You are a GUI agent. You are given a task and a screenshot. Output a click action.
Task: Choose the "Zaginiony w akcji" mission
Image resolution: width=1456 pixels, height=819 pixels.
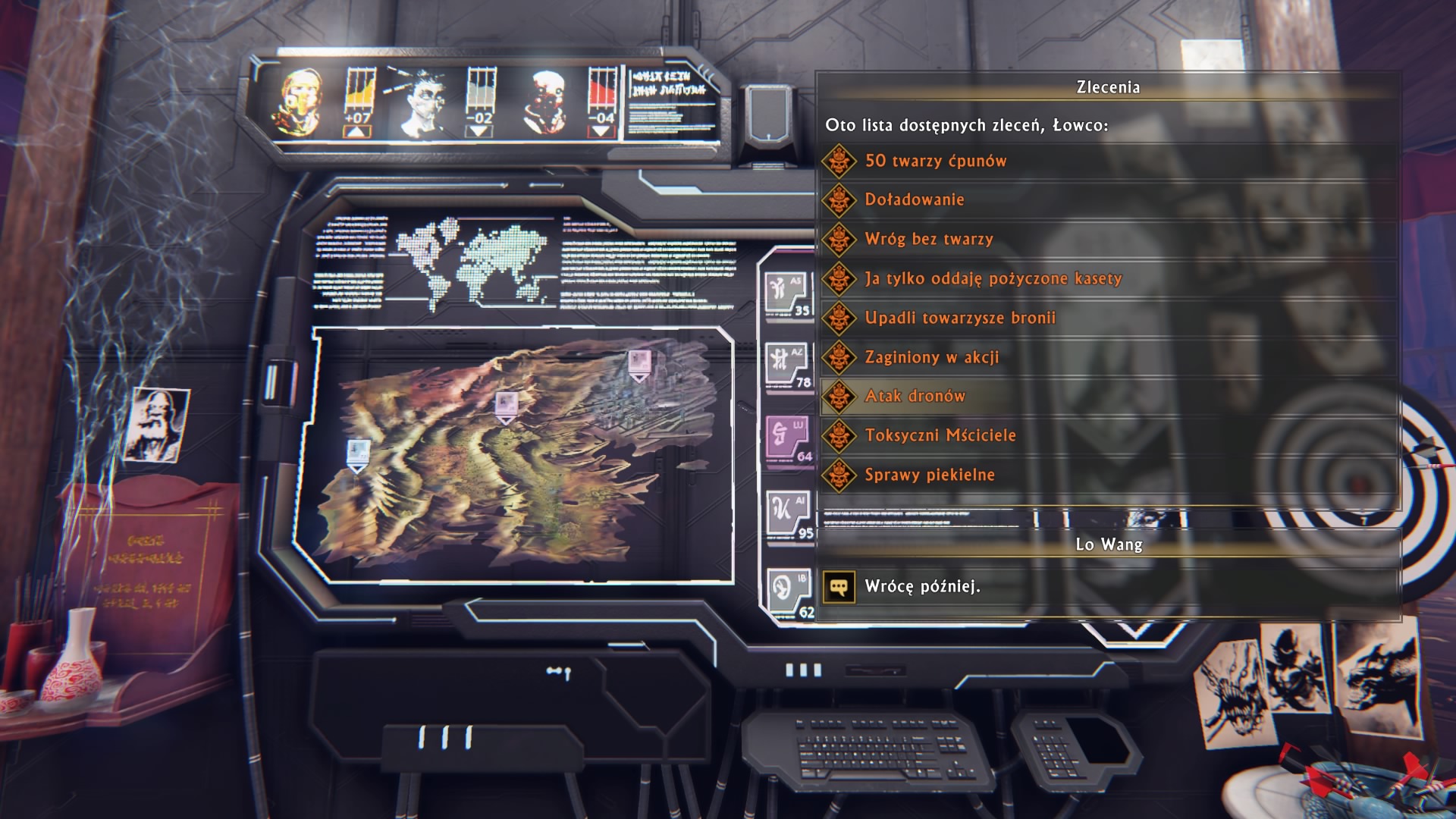pos(932,358)
